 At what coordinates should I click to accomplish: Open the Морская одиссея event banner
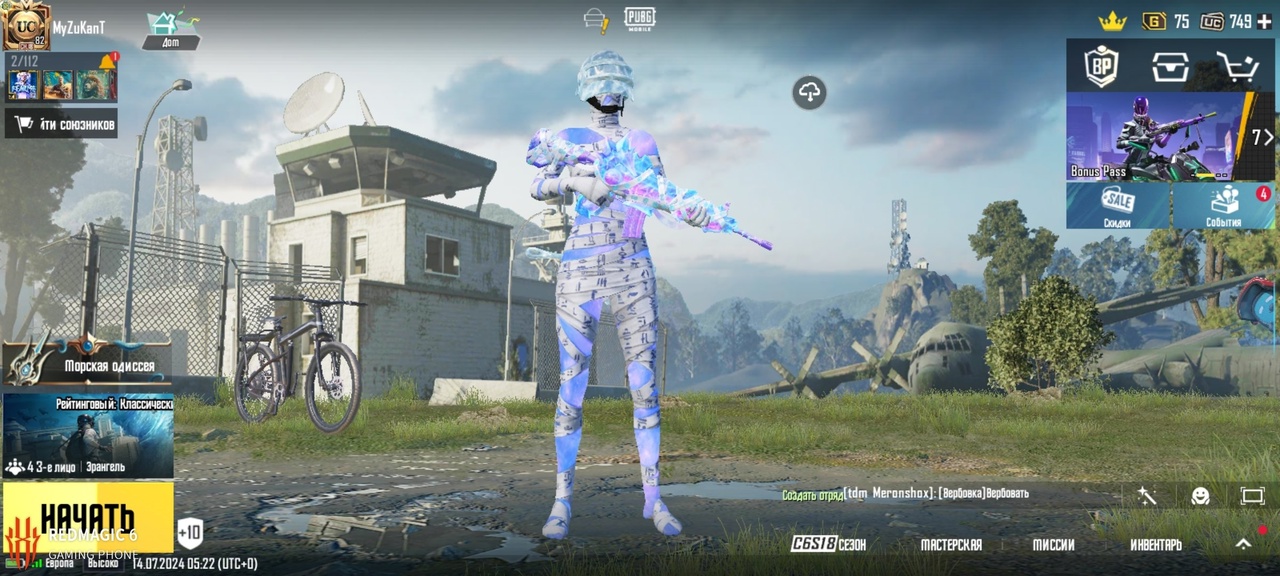[87, 364]
